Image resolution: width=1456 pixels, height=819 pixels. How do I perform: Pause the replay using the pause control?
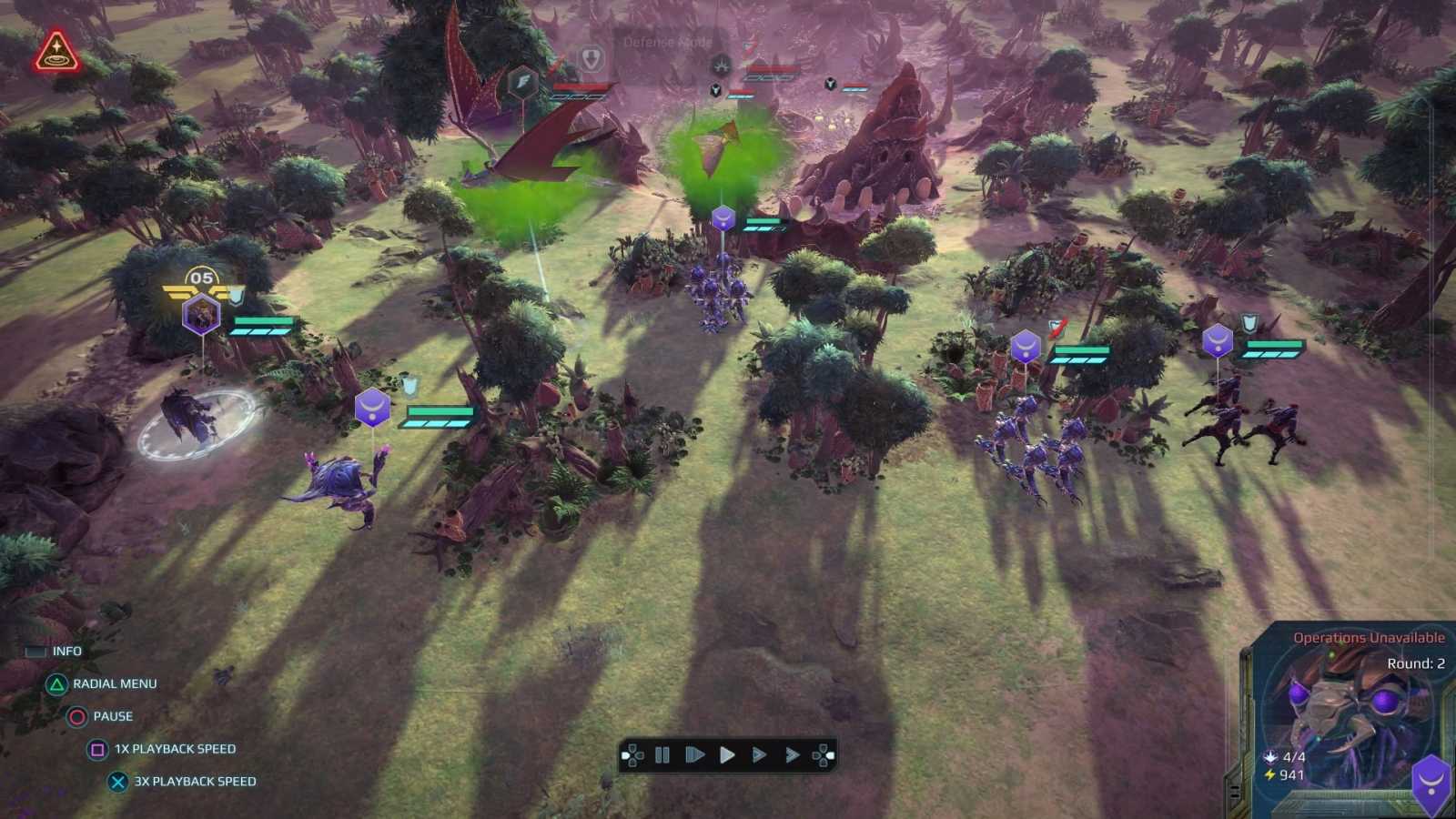662,753
